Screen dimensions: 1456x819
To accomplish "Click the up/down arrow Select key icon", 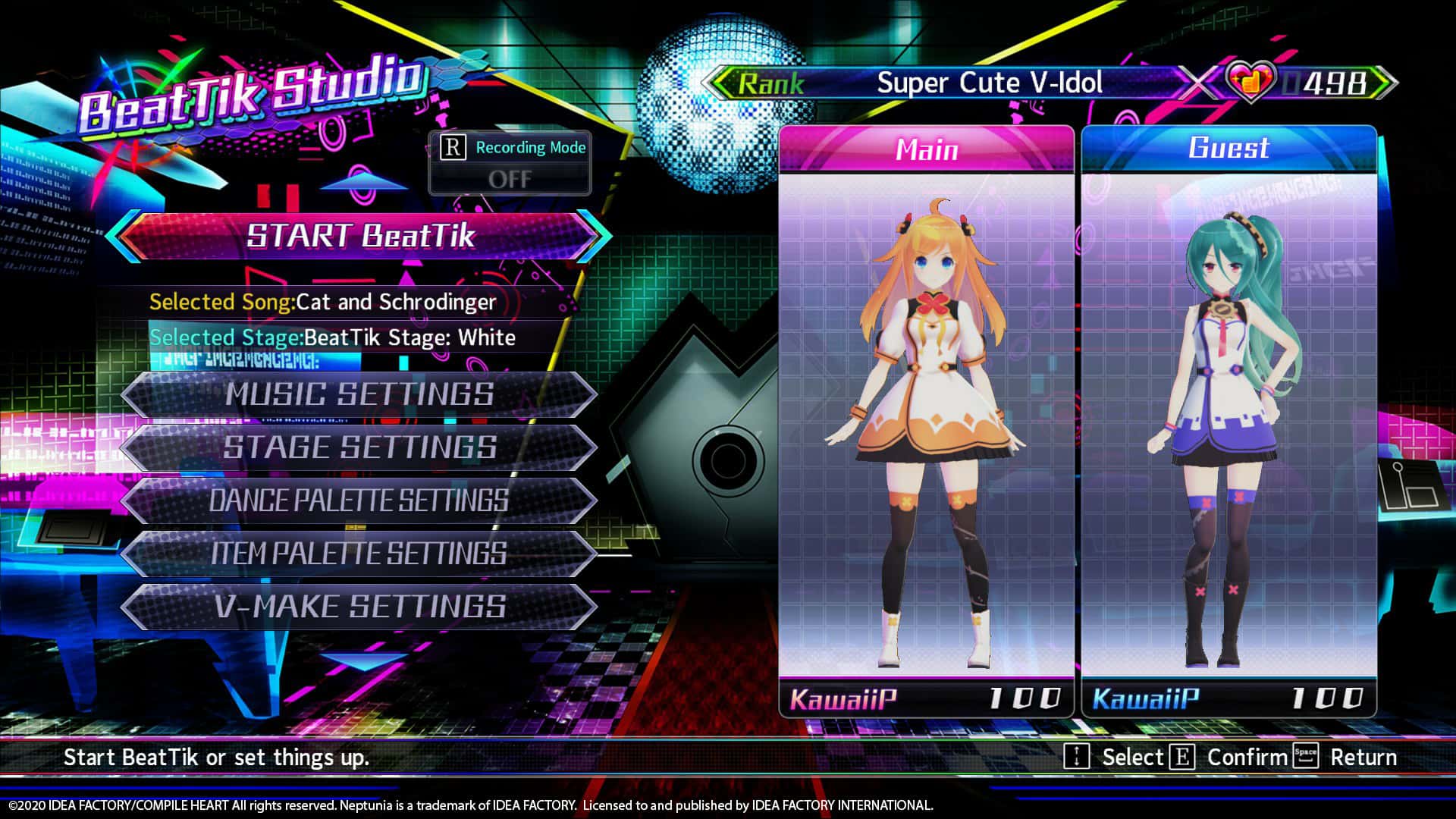I will pyautogui.click(x=1076, y=756).
